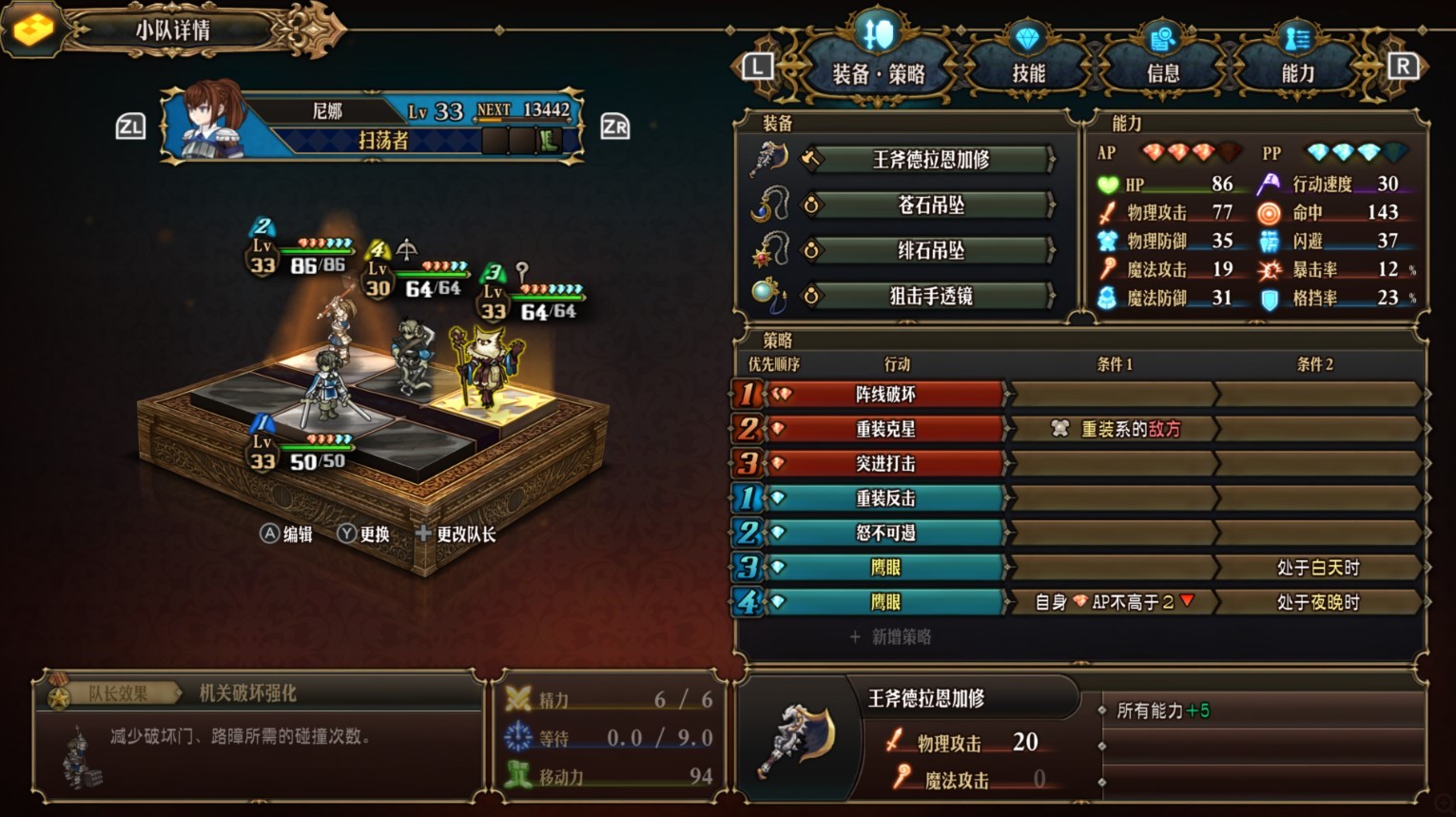Click the 尼娜 character header panel
Viewport: 1456px width, 817px height.
[373, 126]
